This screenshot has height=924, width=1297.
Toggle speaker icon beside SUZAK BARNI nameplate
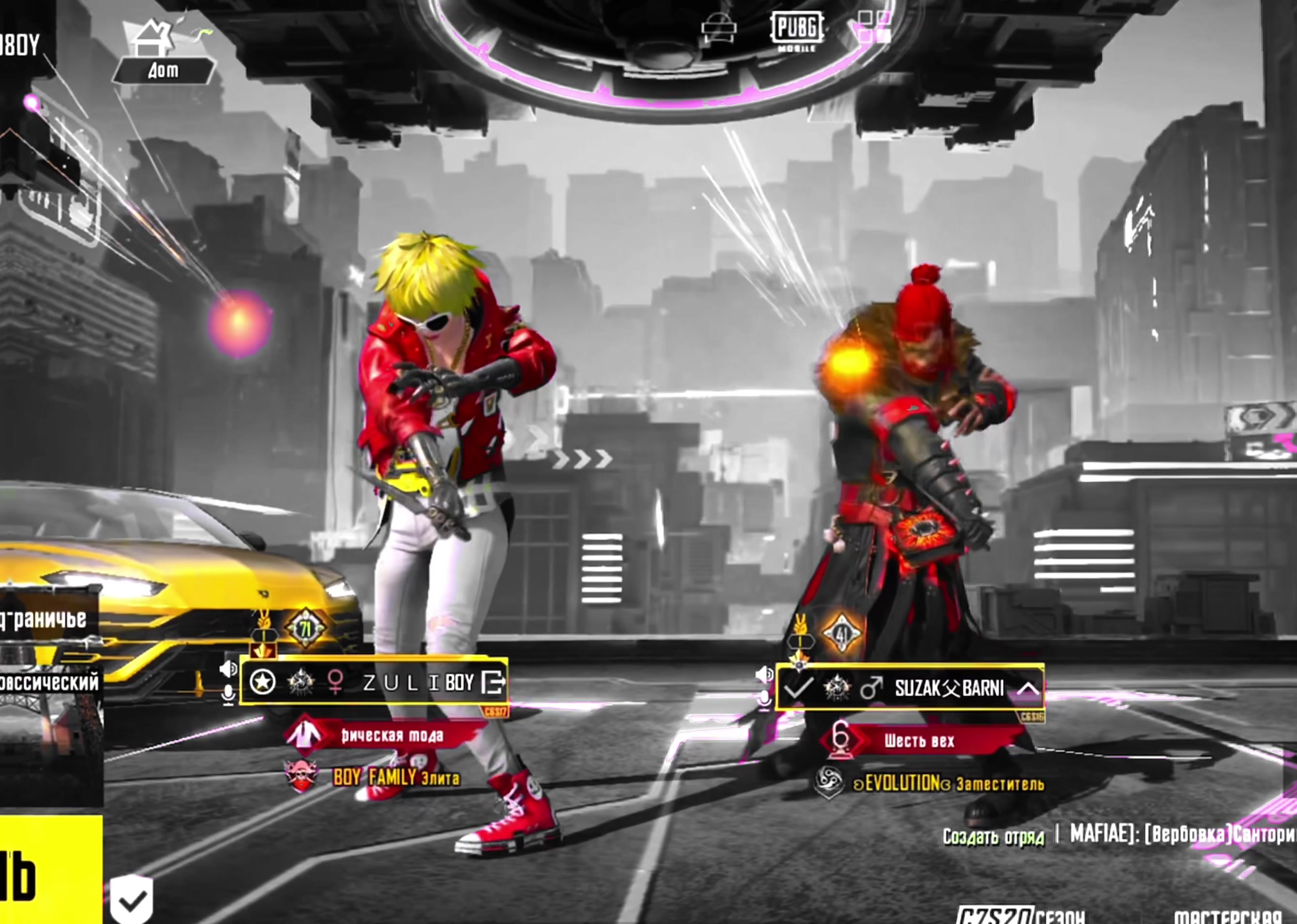coord(764,675)
